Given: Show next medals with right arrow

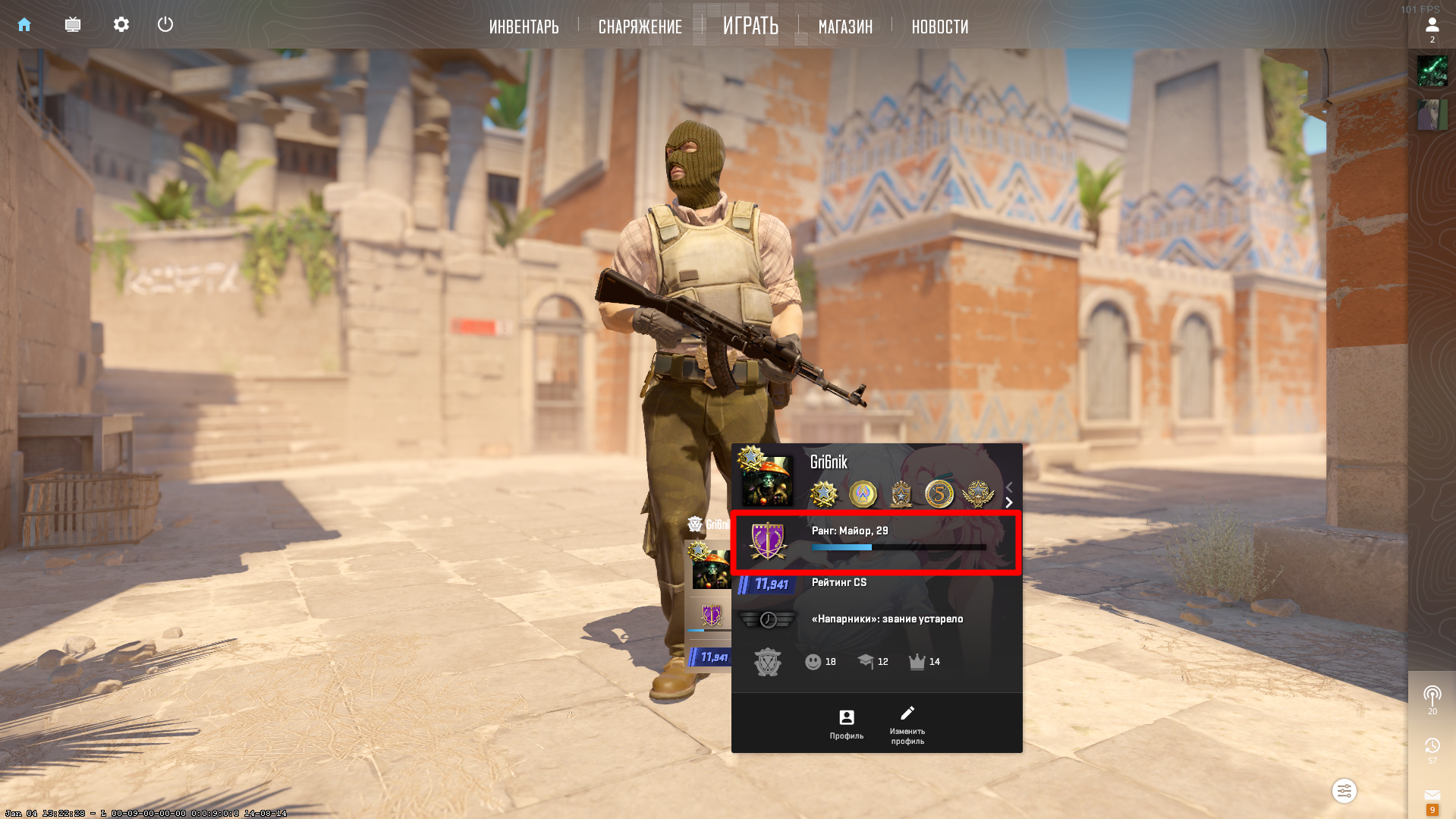Looking at the screenshot, I should 1009,502.
